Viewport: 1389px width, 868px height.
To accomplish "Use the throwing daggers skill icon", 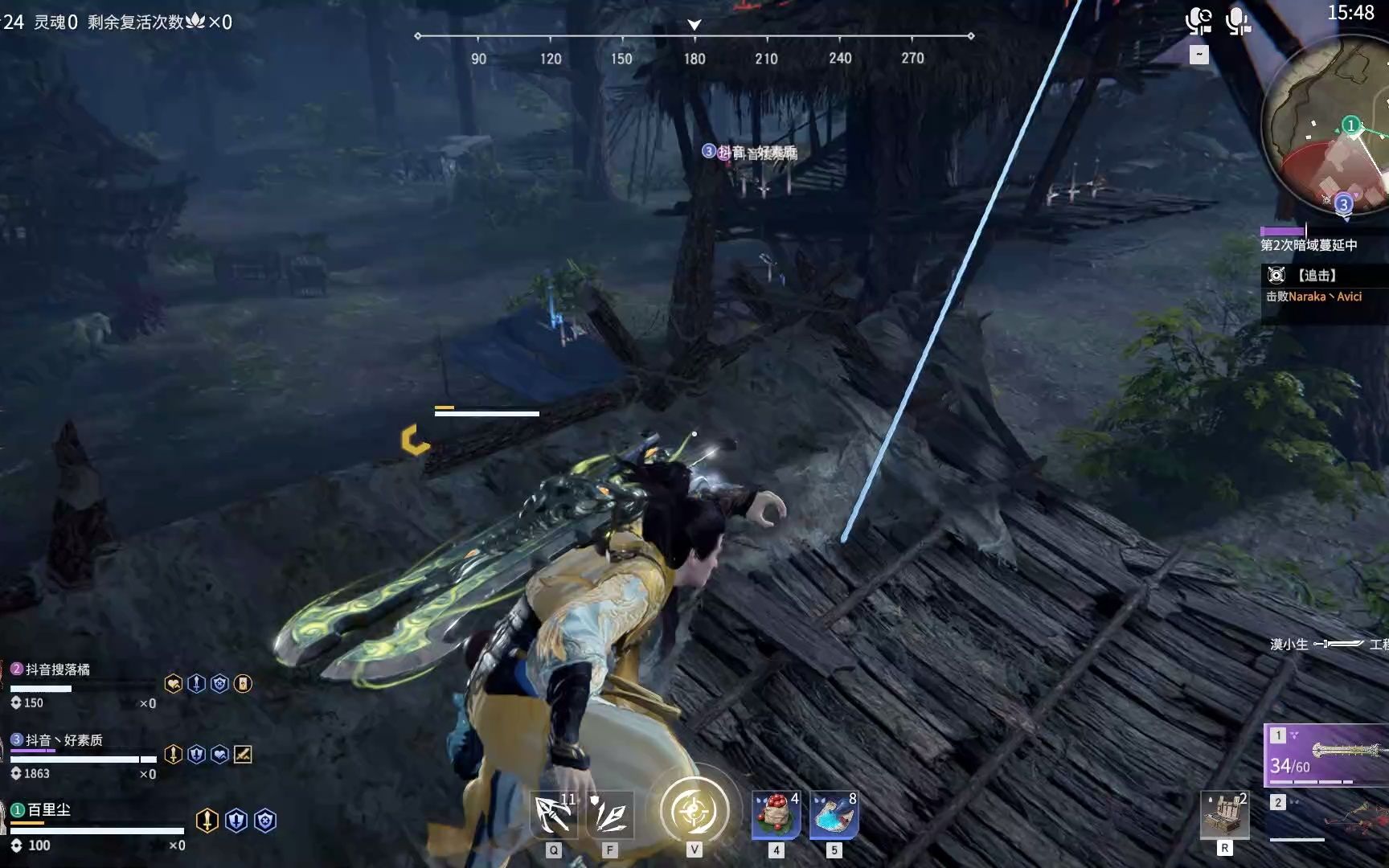I will 610,815.
